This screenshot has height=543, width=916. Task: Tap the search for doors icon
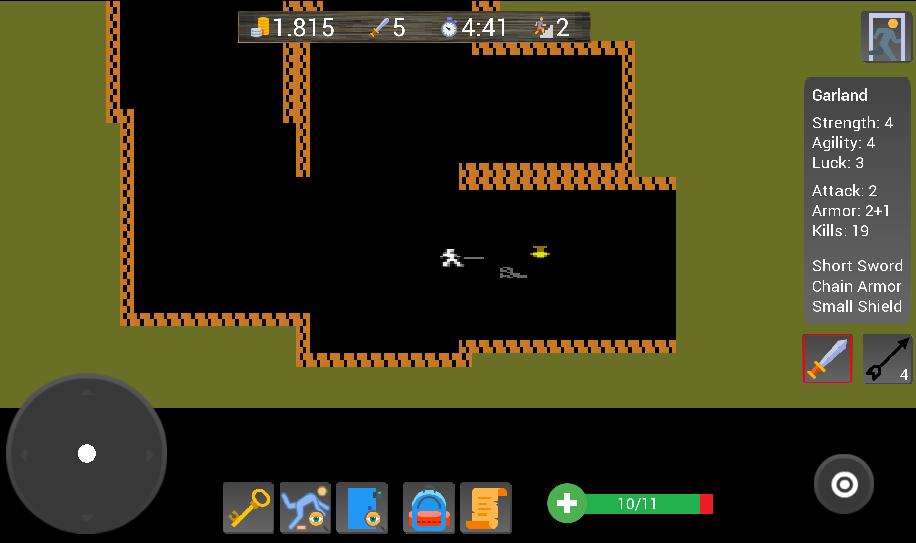click(361, 507)
